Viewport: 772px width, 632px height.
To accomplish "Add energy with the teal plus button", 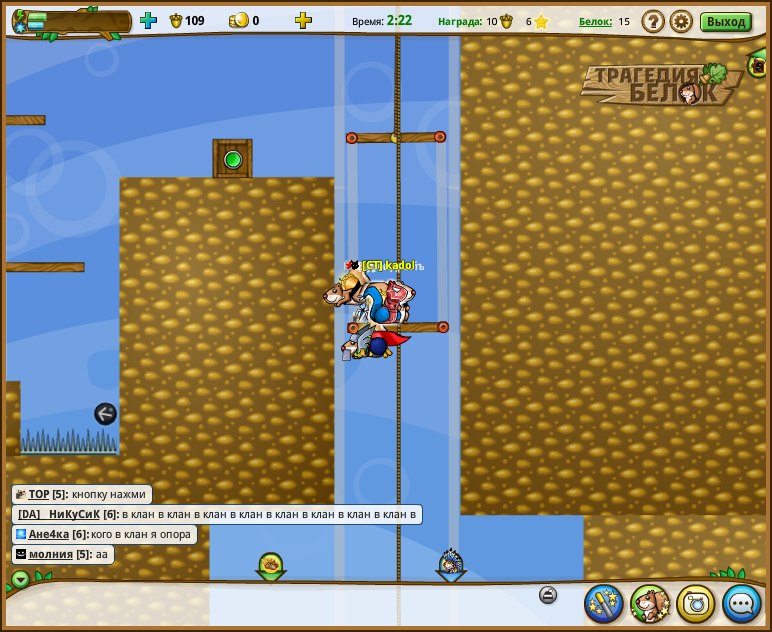I will click(x=149, y=20).
